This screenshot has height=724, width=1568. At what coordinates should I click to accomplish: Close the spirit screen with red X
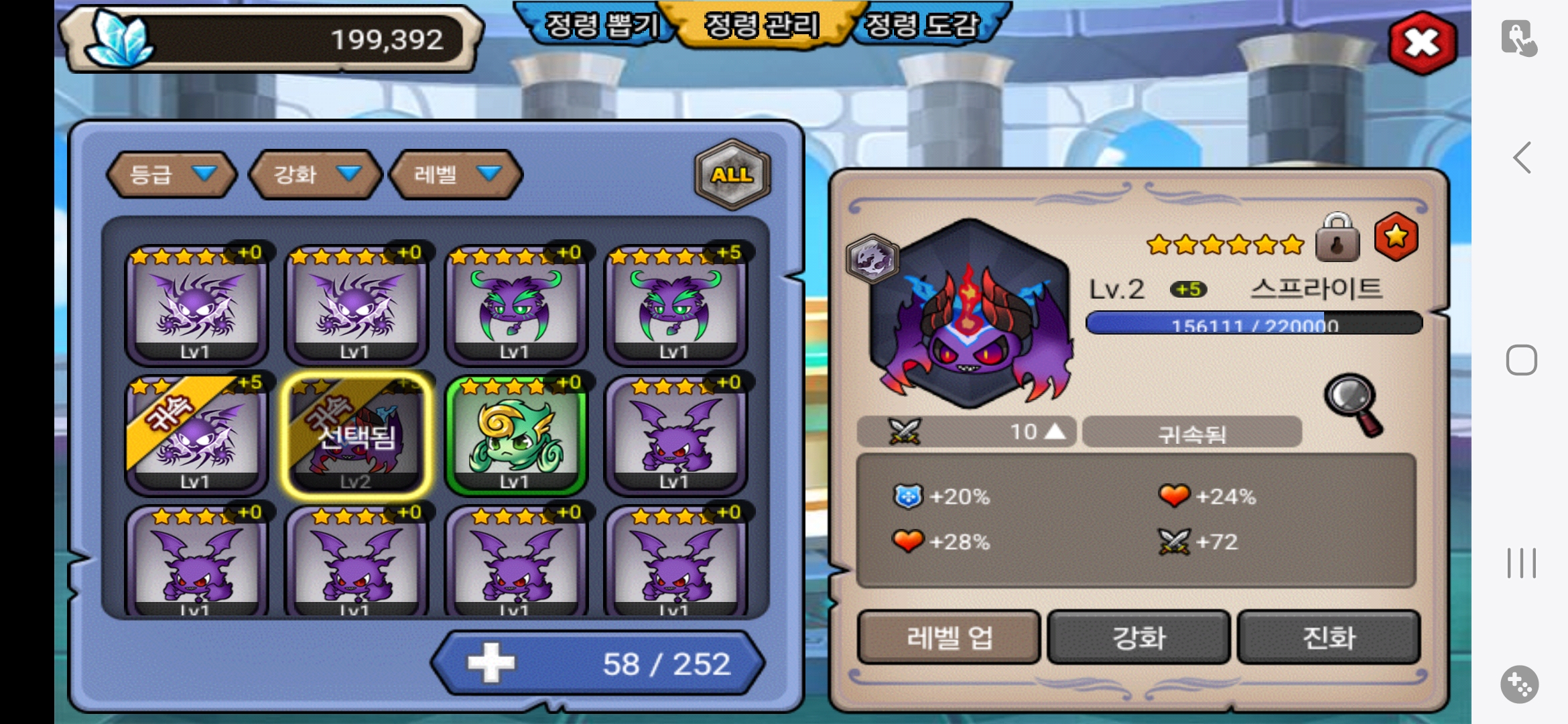coord(1422,44)
